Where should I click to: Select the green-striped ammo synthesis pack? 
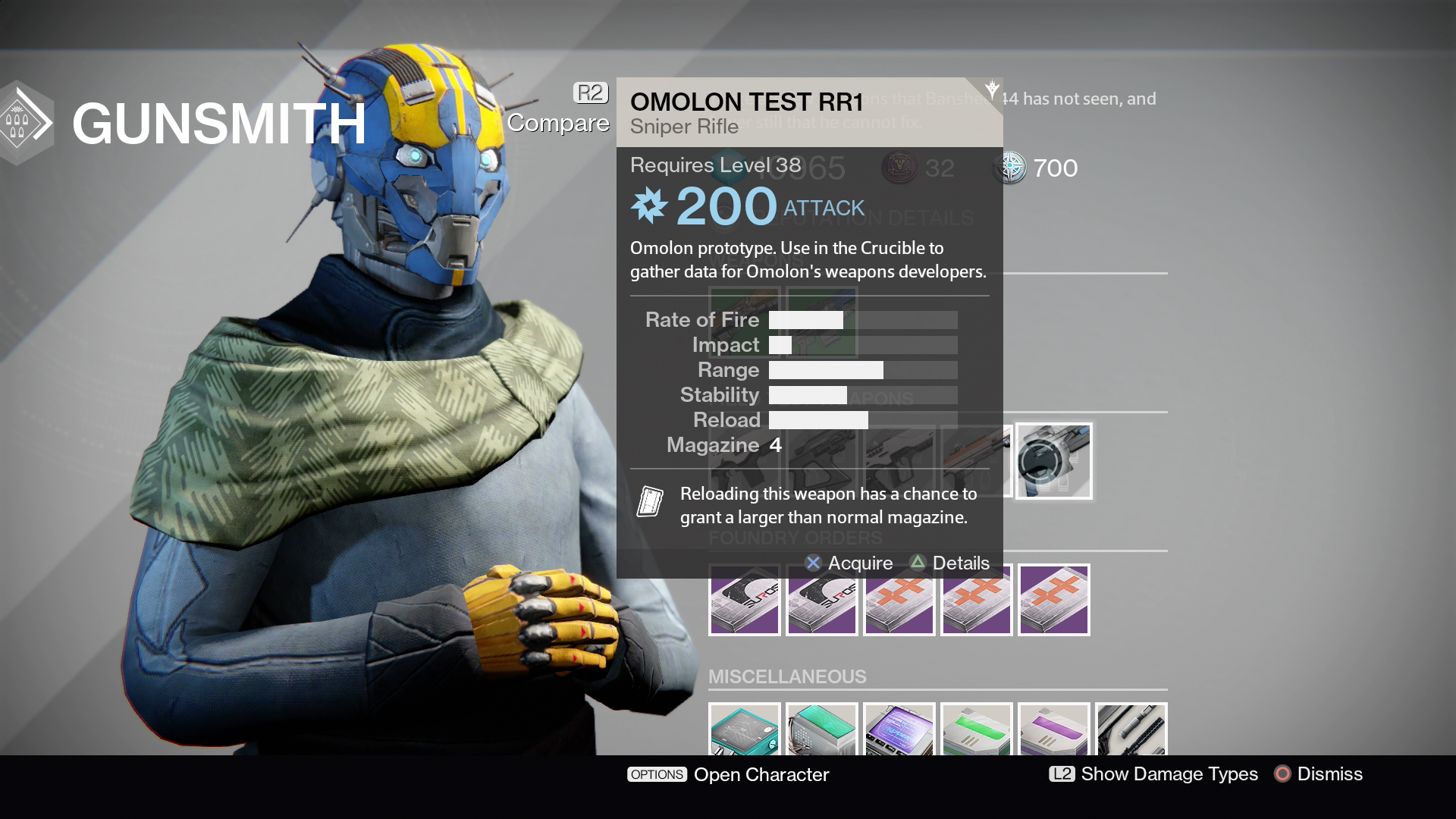click(x=977, y=730)
